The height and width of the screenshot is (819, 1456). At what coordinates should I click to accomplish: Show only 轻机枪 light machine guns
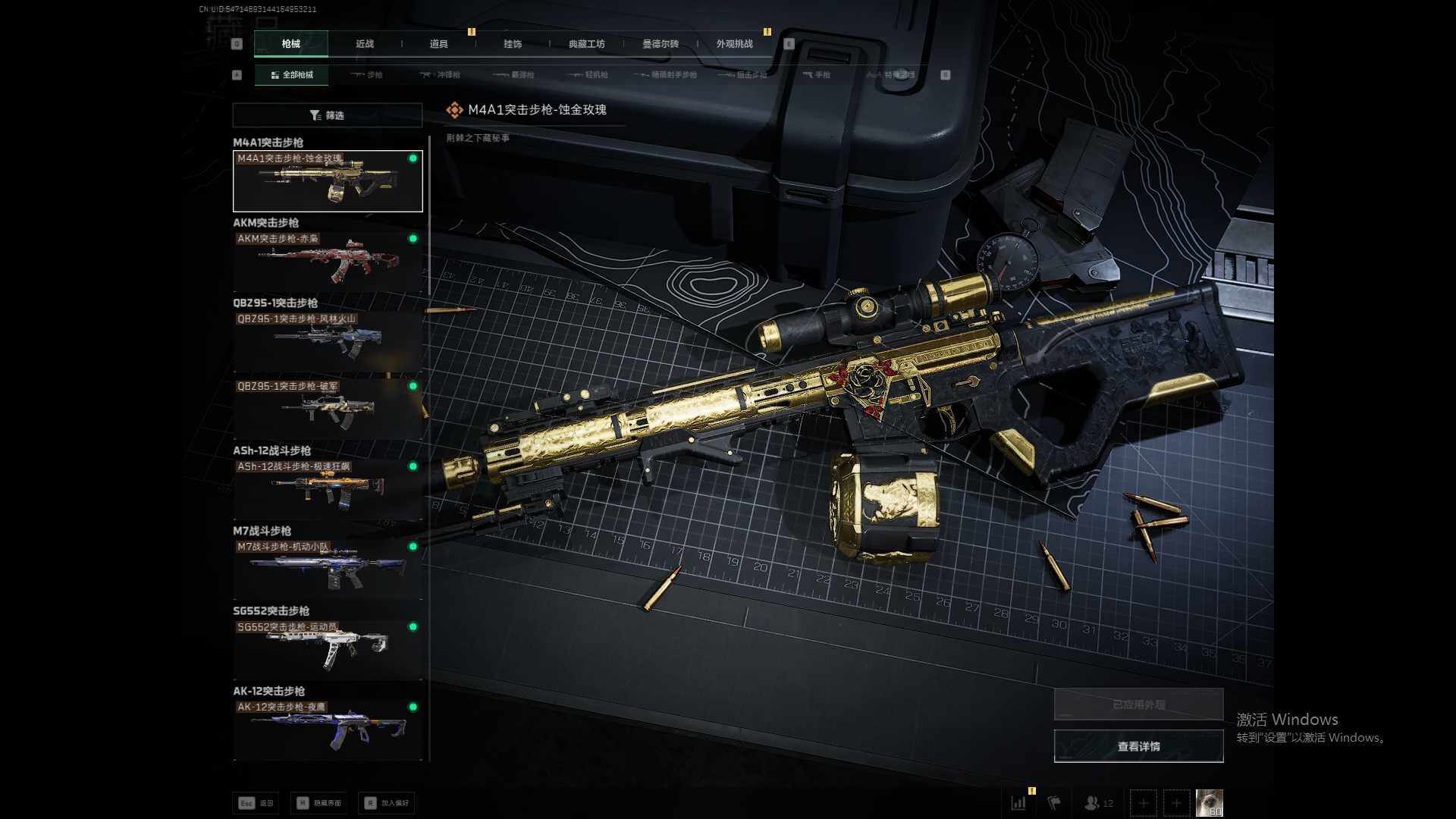pos(589,75)
